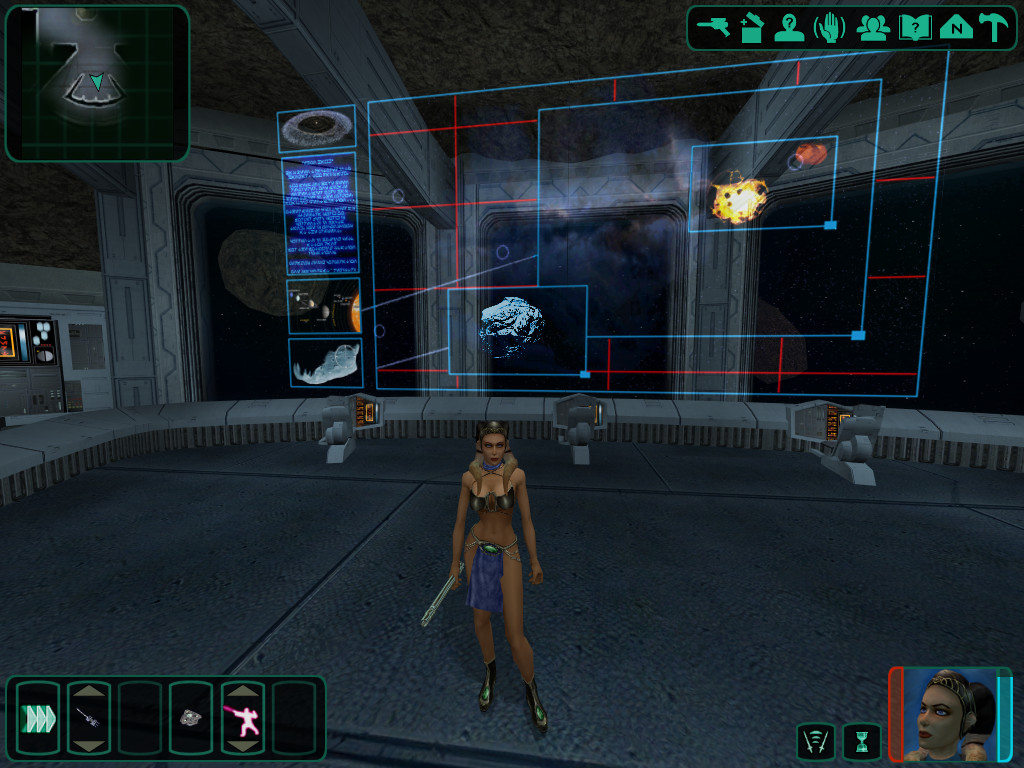This screenshot has height=768, width=1024.
Task: Click the hourglass button
Action: pyautogui.click(x=861, y=742)
